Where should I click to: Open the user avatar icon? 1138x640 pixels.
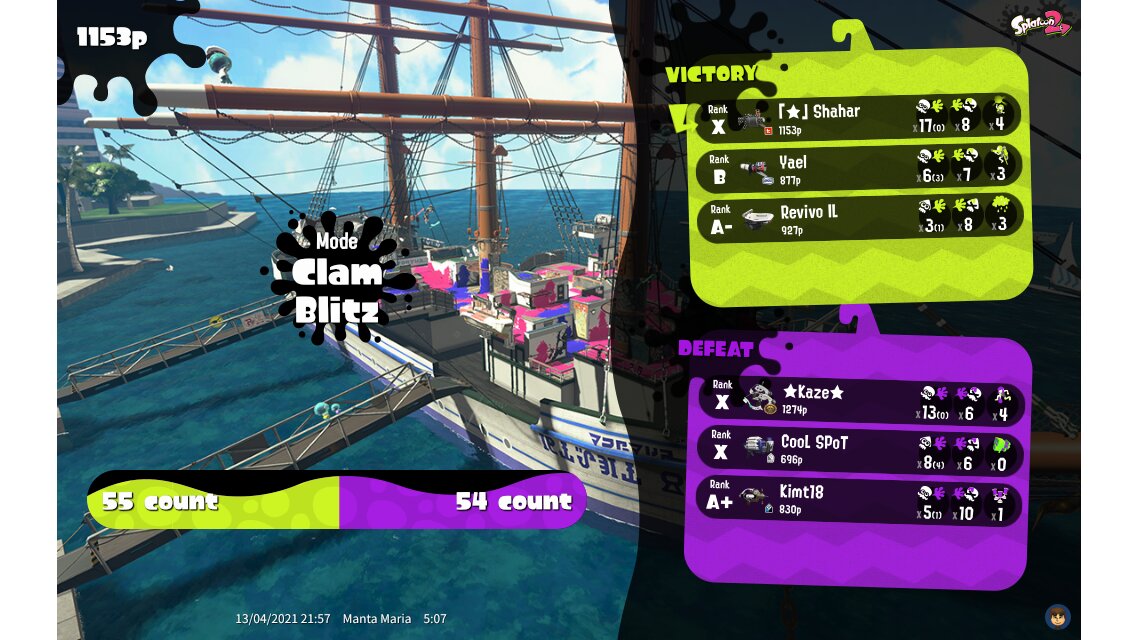click(x=1057, y=616)
